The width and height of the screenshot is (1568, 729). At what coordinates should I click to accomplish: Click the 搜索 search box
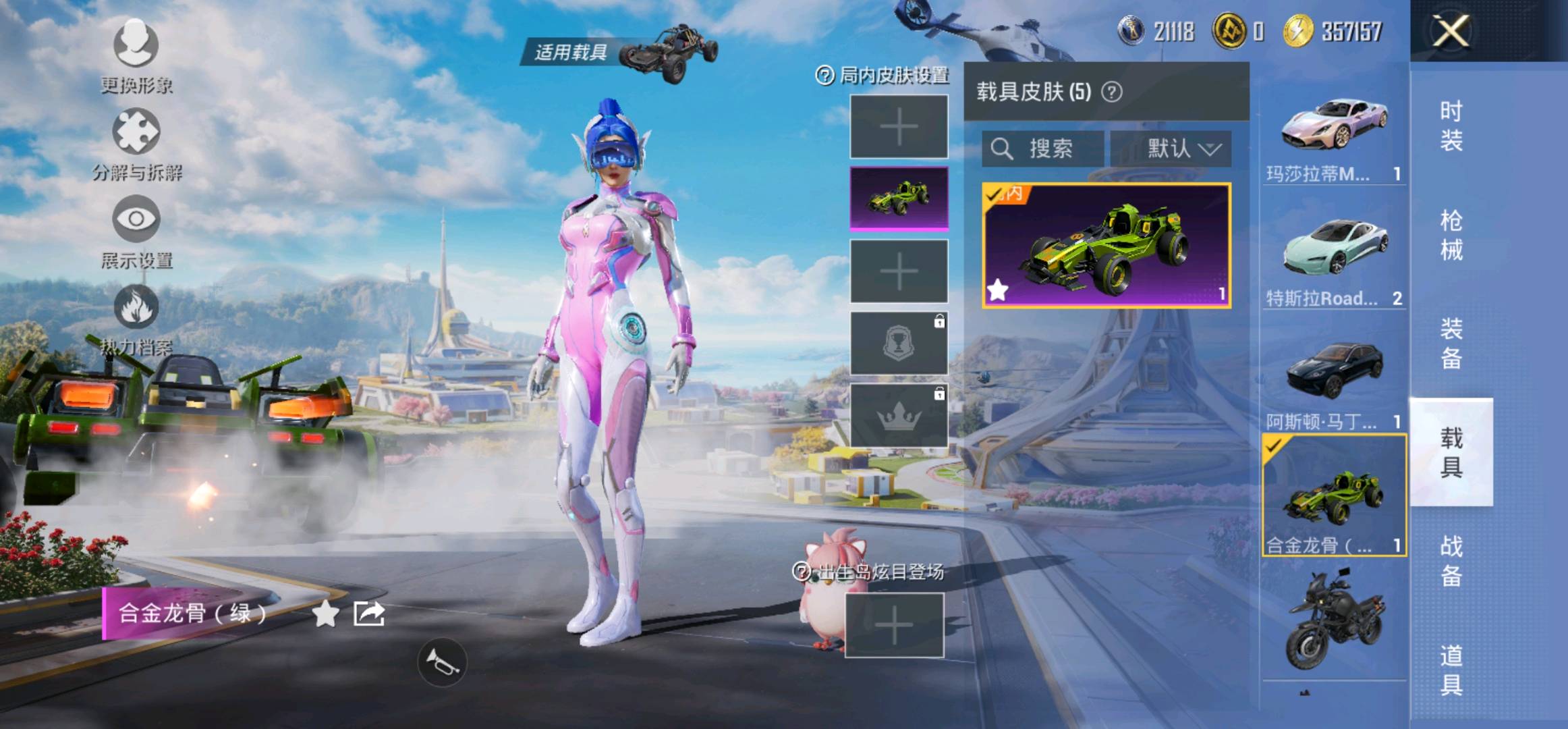coord(1042,148)
